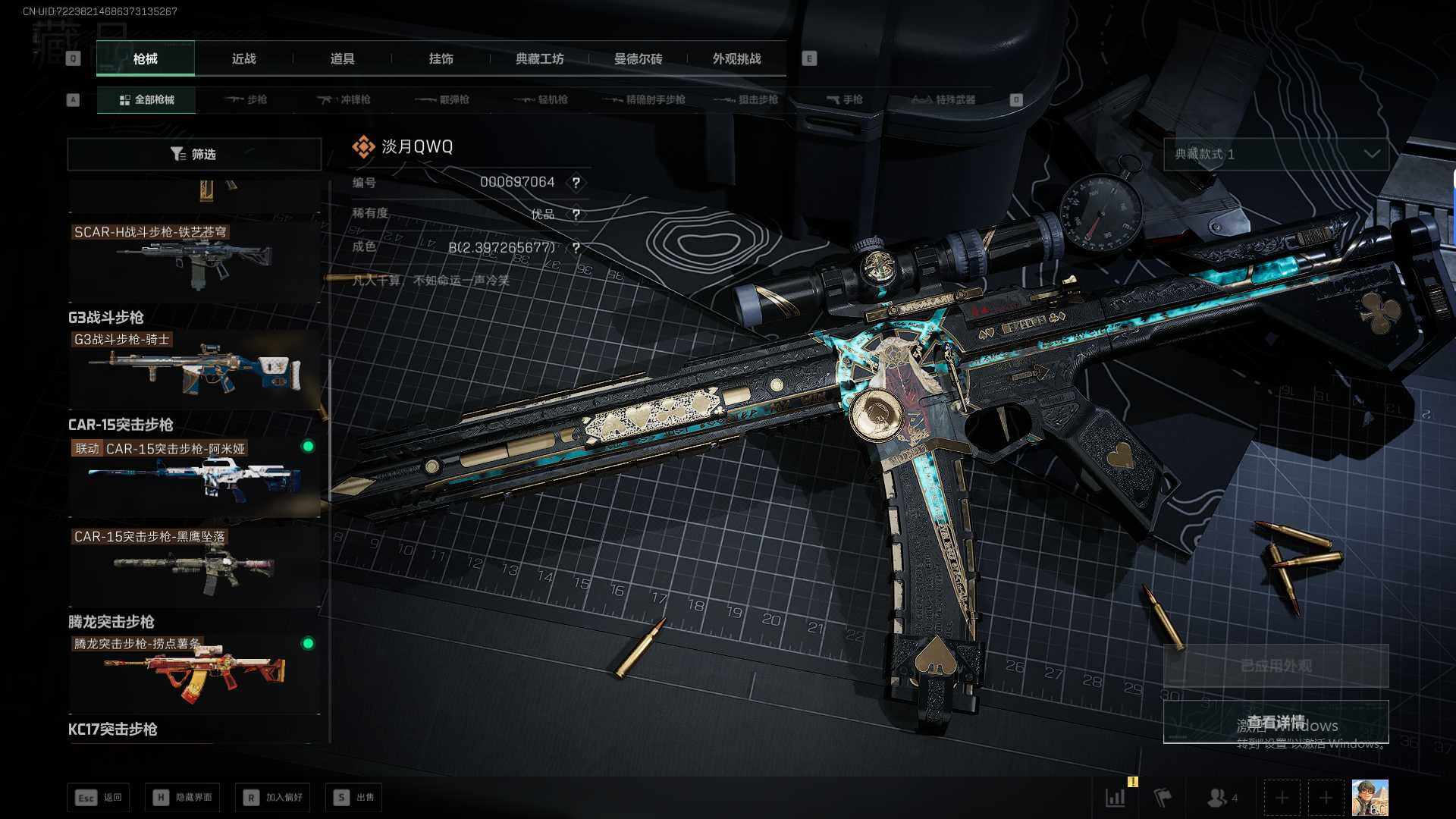
Task: Select the G3战斗步枪-骑士 skin
Action: 194,369
